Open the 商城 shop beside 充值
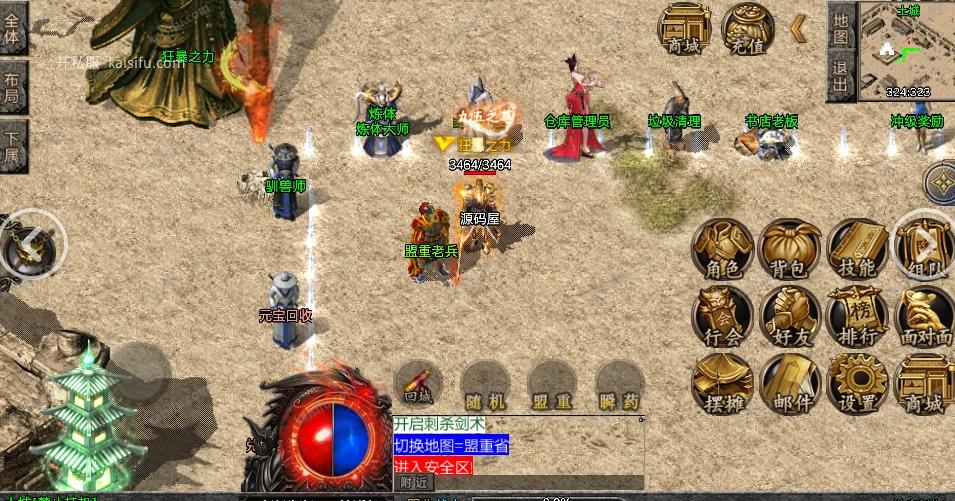Image resolution: width=955 pixels, height=501 pixels. point(684,29)
